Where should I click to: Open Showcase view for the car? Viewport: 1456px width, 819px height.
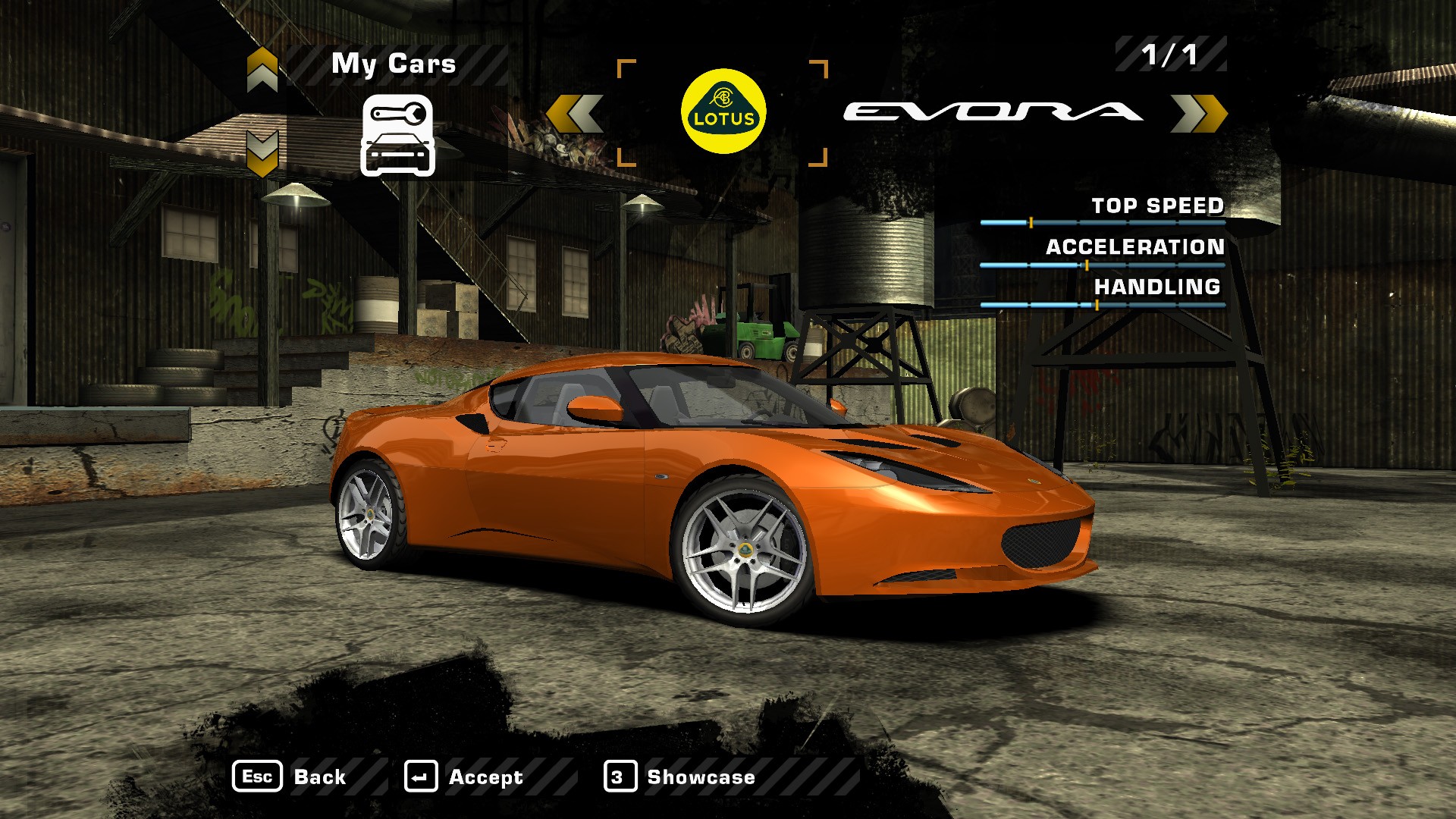click(680, 777)
